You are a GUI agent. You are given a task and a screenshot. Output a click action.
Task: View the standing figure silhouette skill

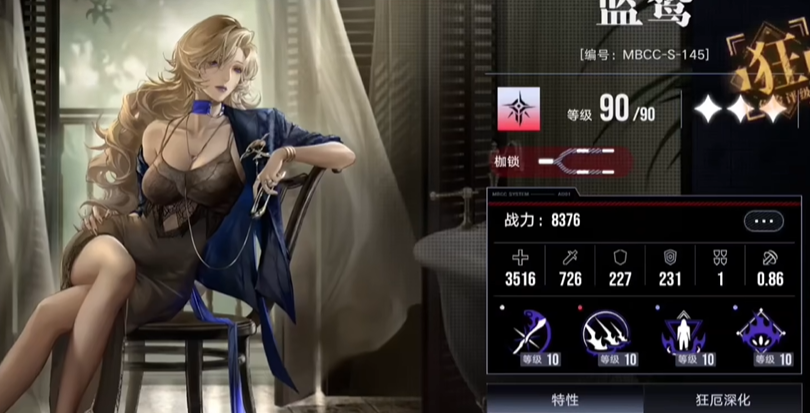tap(685, 334)
